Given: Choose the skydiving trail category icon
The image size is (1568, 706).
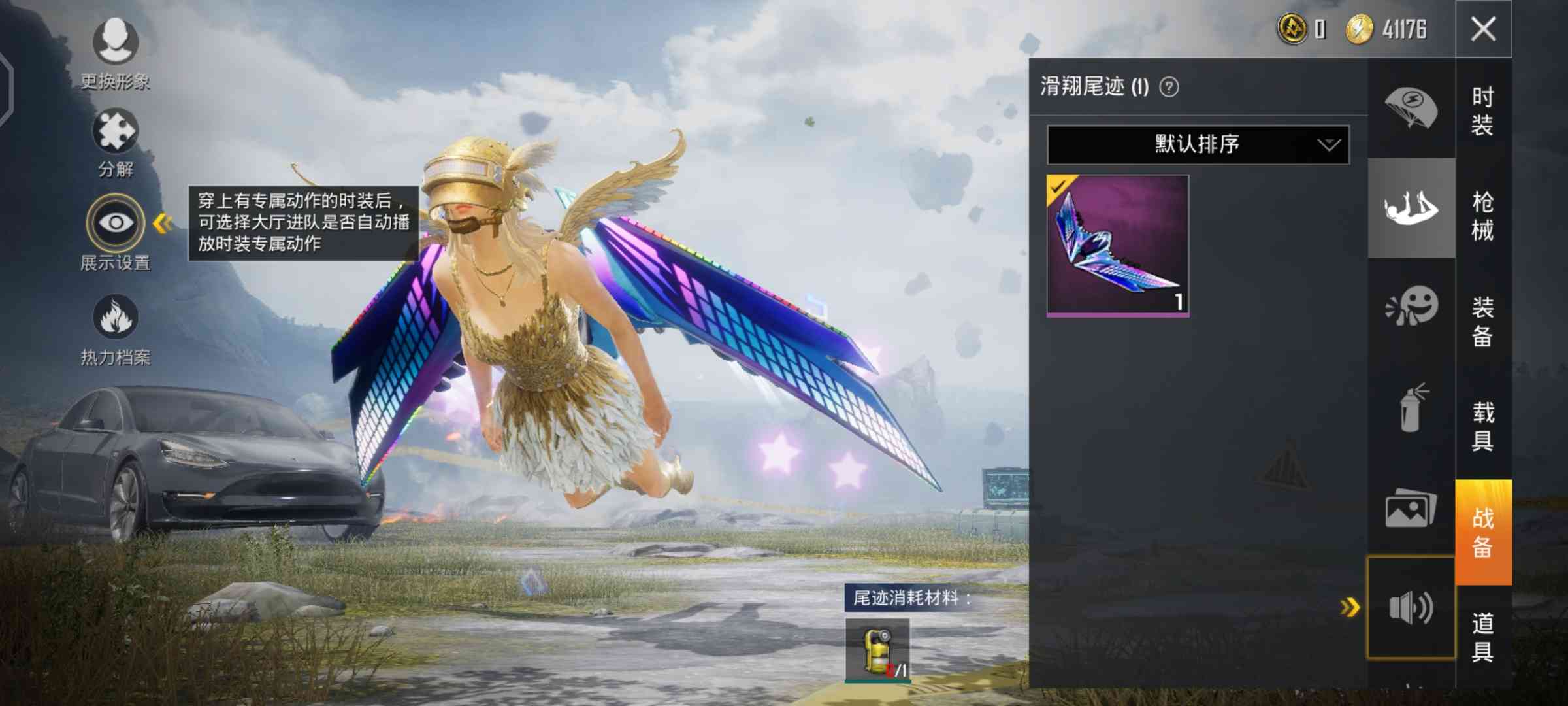Looking at the screenshot, I should pos(1411,208).
